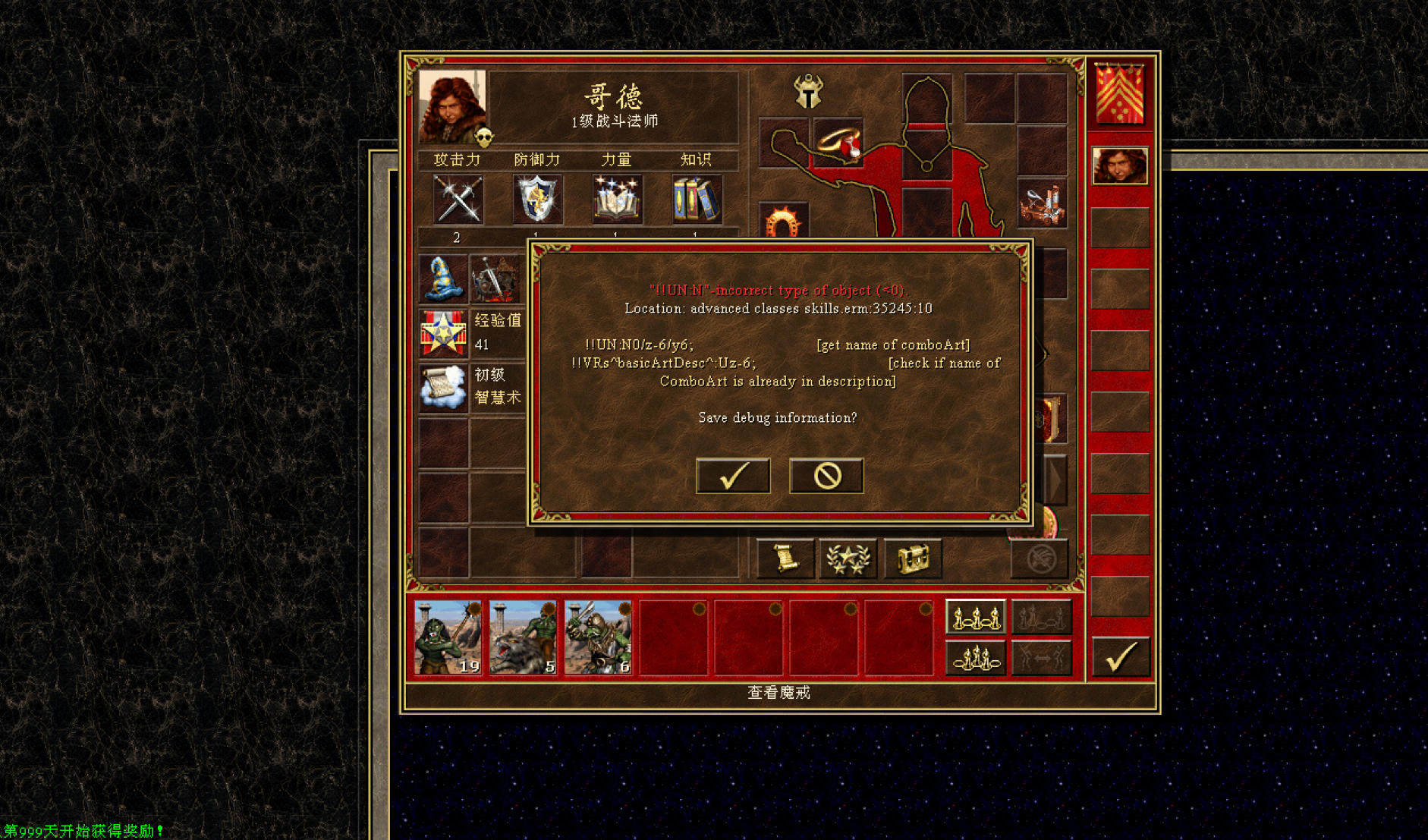Viewport: 1428px width, 840px height.
Task: Select the catapult war machine slot
Action: point(1041,204)
